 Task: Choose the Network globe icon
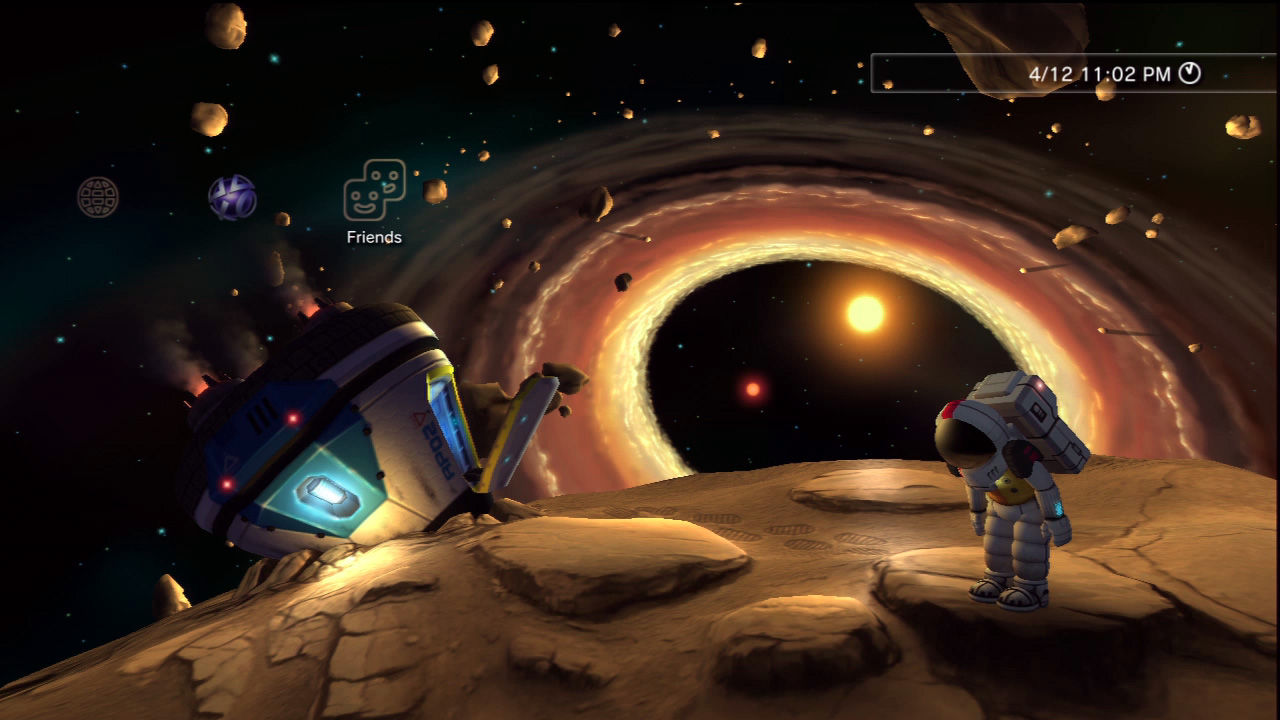(x=98, y=197)
